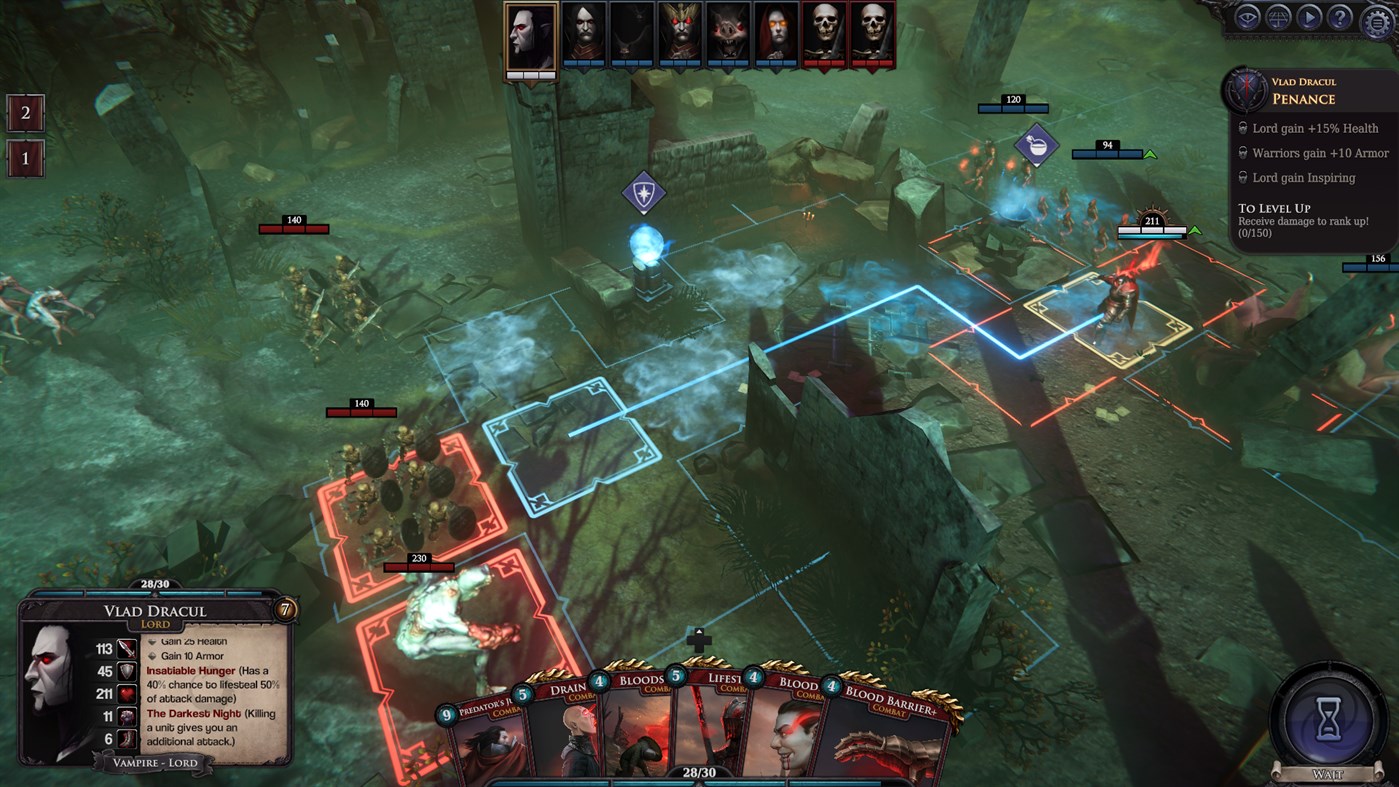Click the purple potion pickup icon near enemies
Viewport: 1399px width, 787px height.
click(x=1037, y=146)
